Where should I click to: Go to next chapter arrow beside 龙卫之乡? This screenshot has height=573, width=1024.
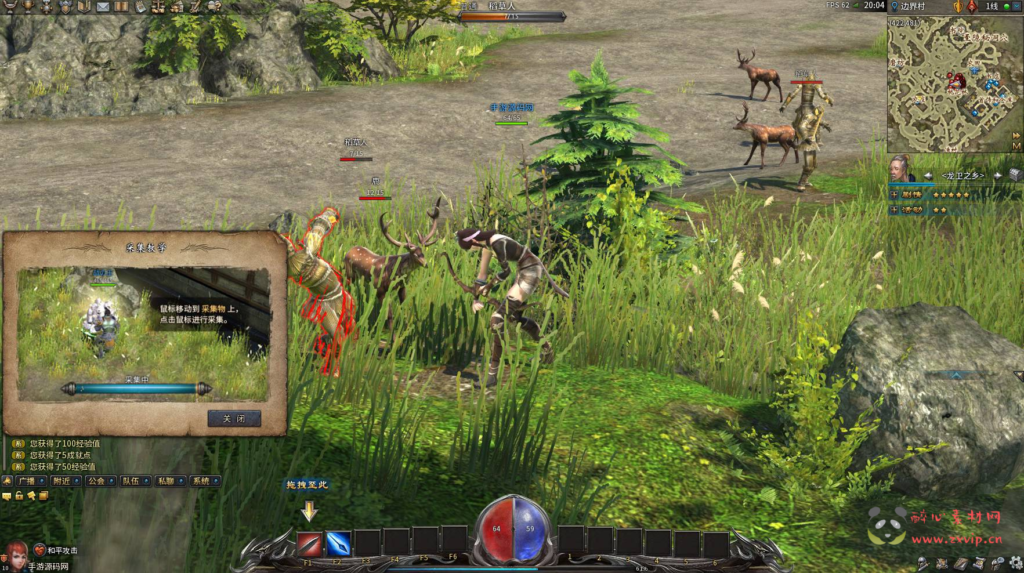click(x=997, y=176)
